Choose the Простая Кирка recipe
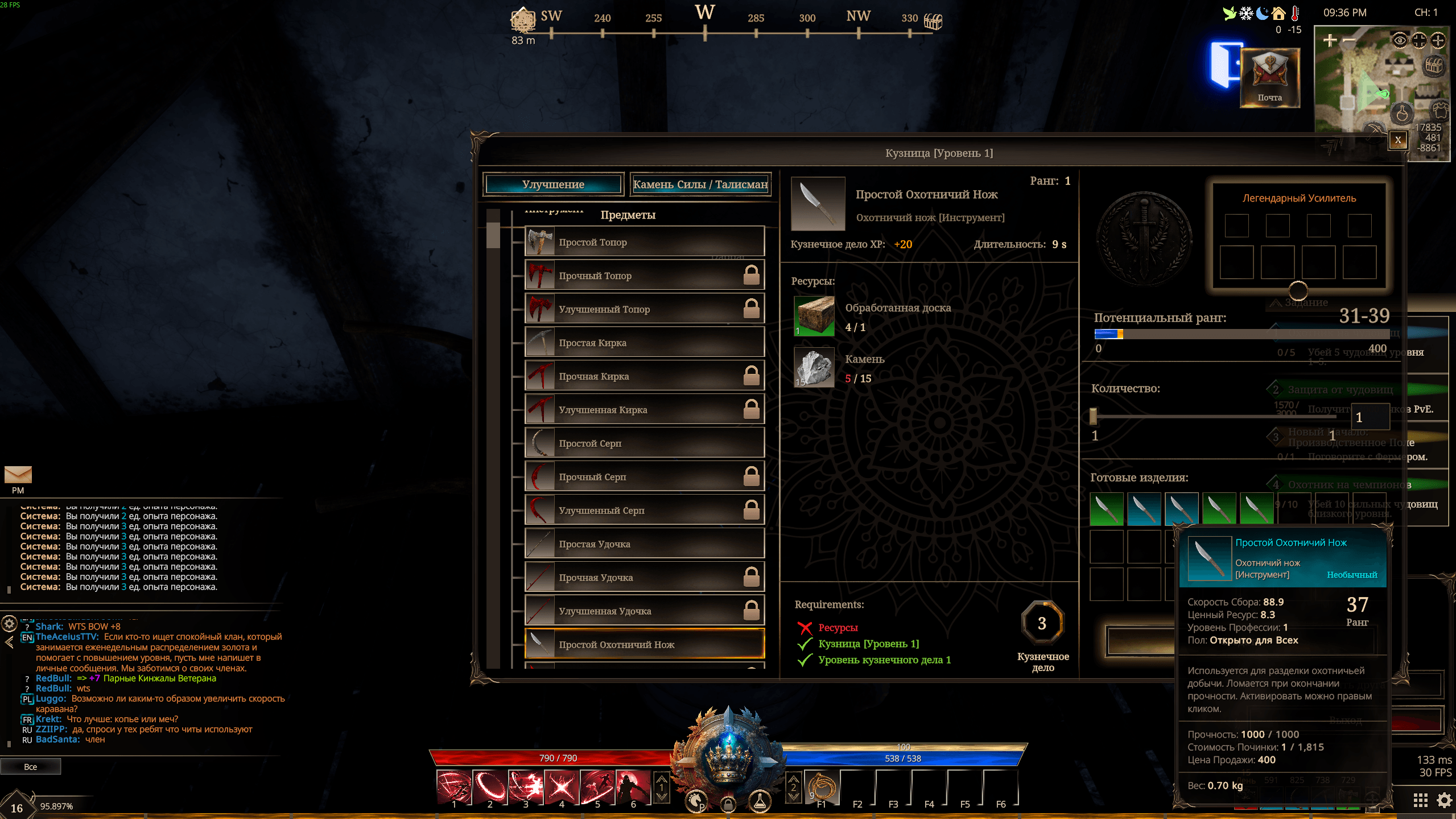The height and width of the screenshot is (819, 1456). tap(644, 343)
